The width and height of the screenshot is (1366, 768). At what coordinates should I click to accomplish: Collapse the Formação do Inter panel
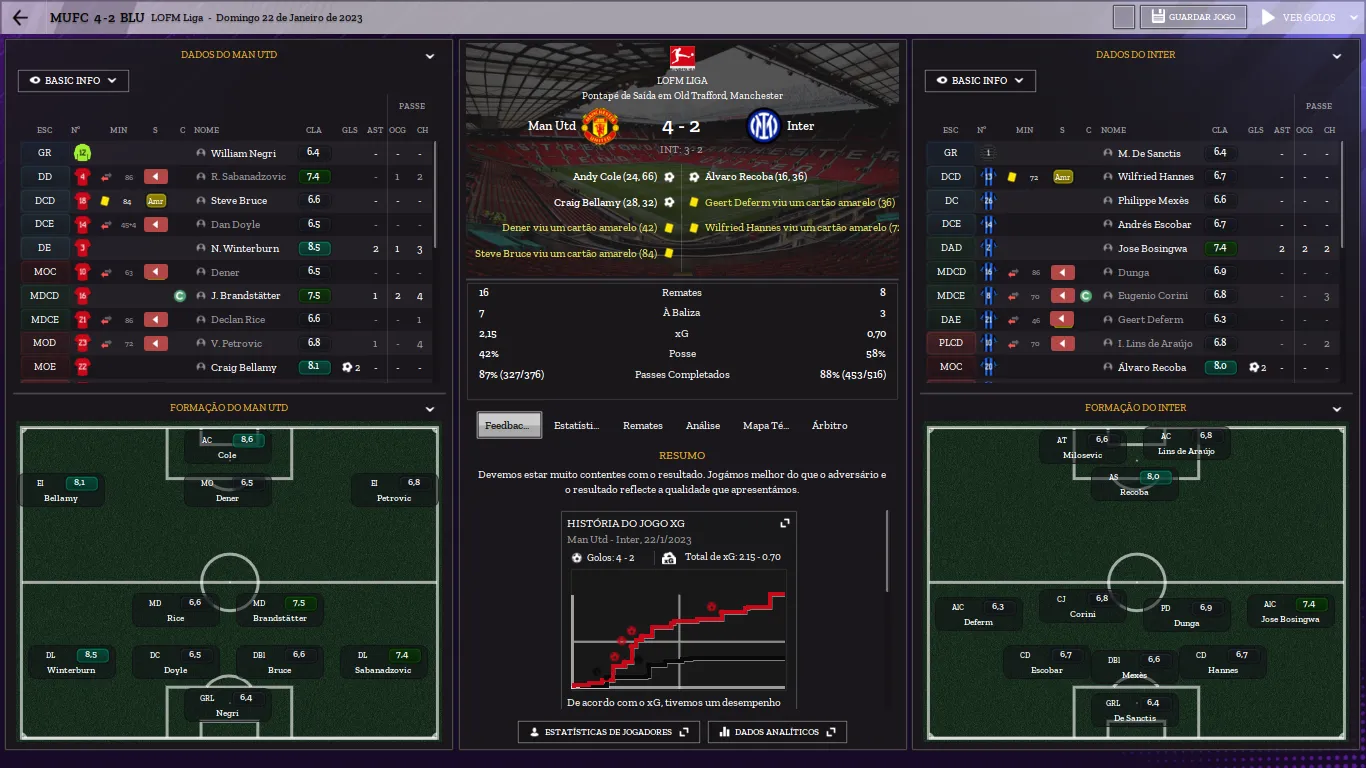(x=1337, y=409)
